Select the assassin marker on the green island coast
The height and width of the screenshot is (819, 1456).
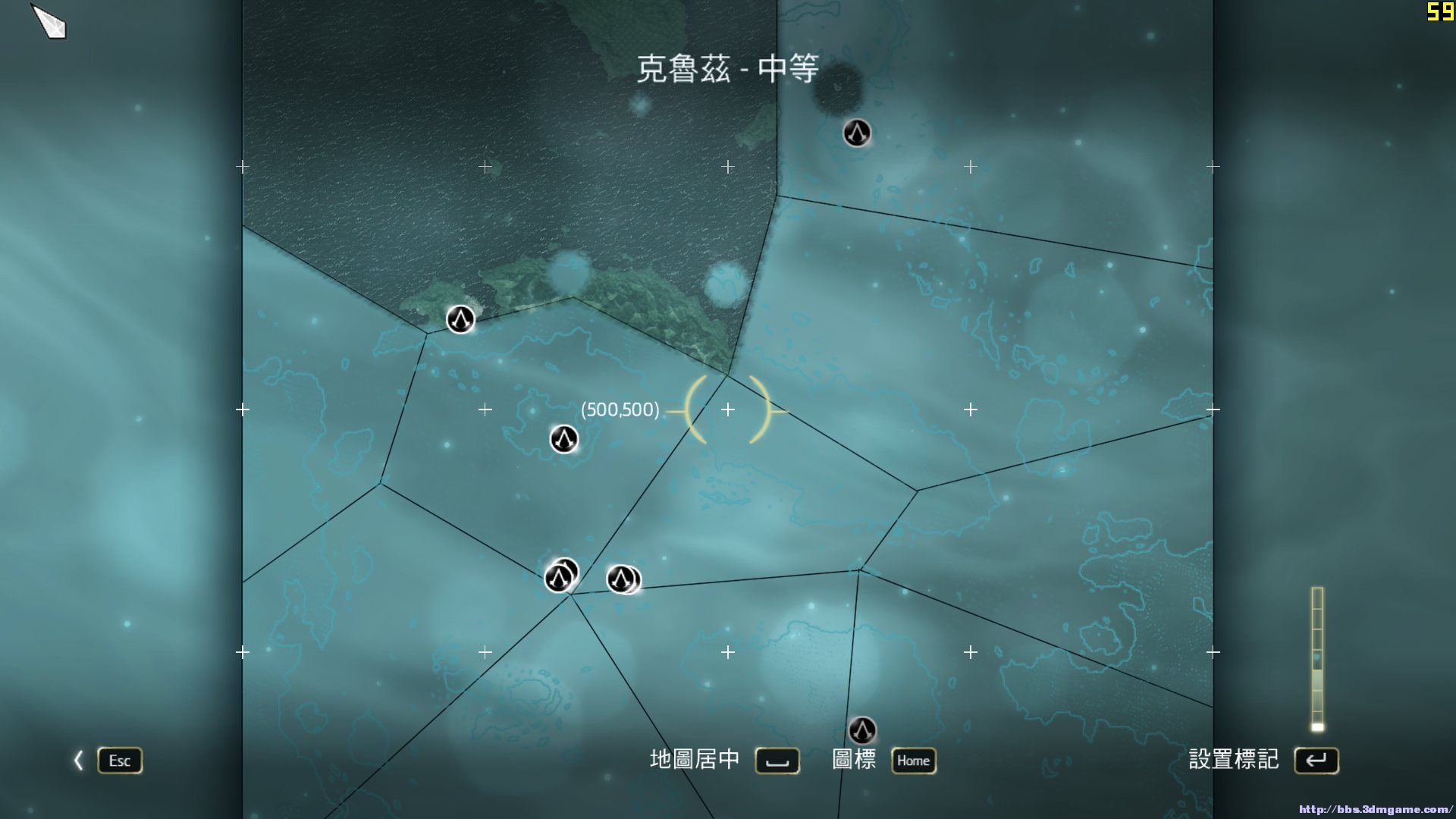click(x=460, y=319)
